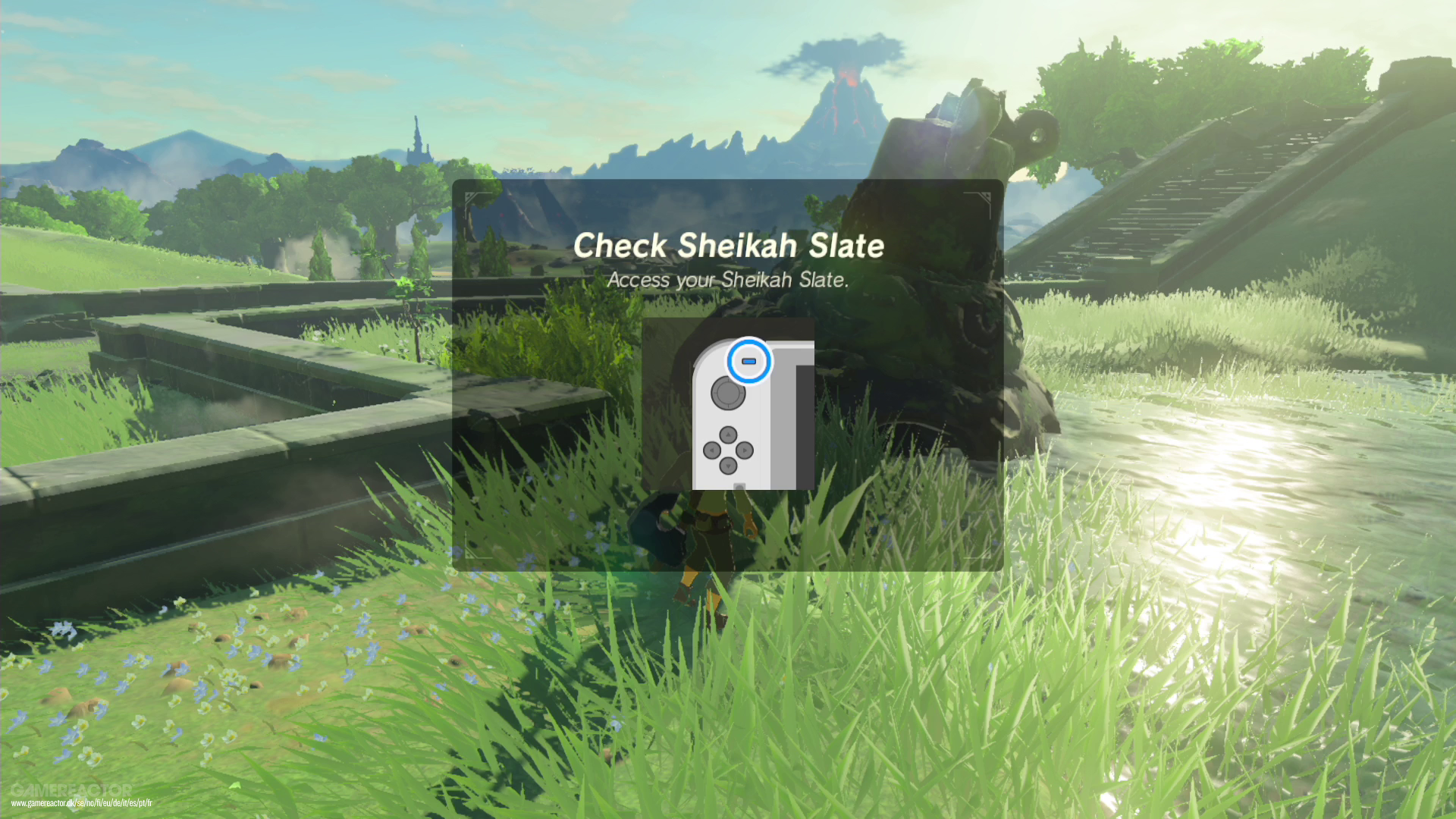Open the gamereactor.dk URL link
This screenshot has height=819, width=1456.
(x=81, y=803)
